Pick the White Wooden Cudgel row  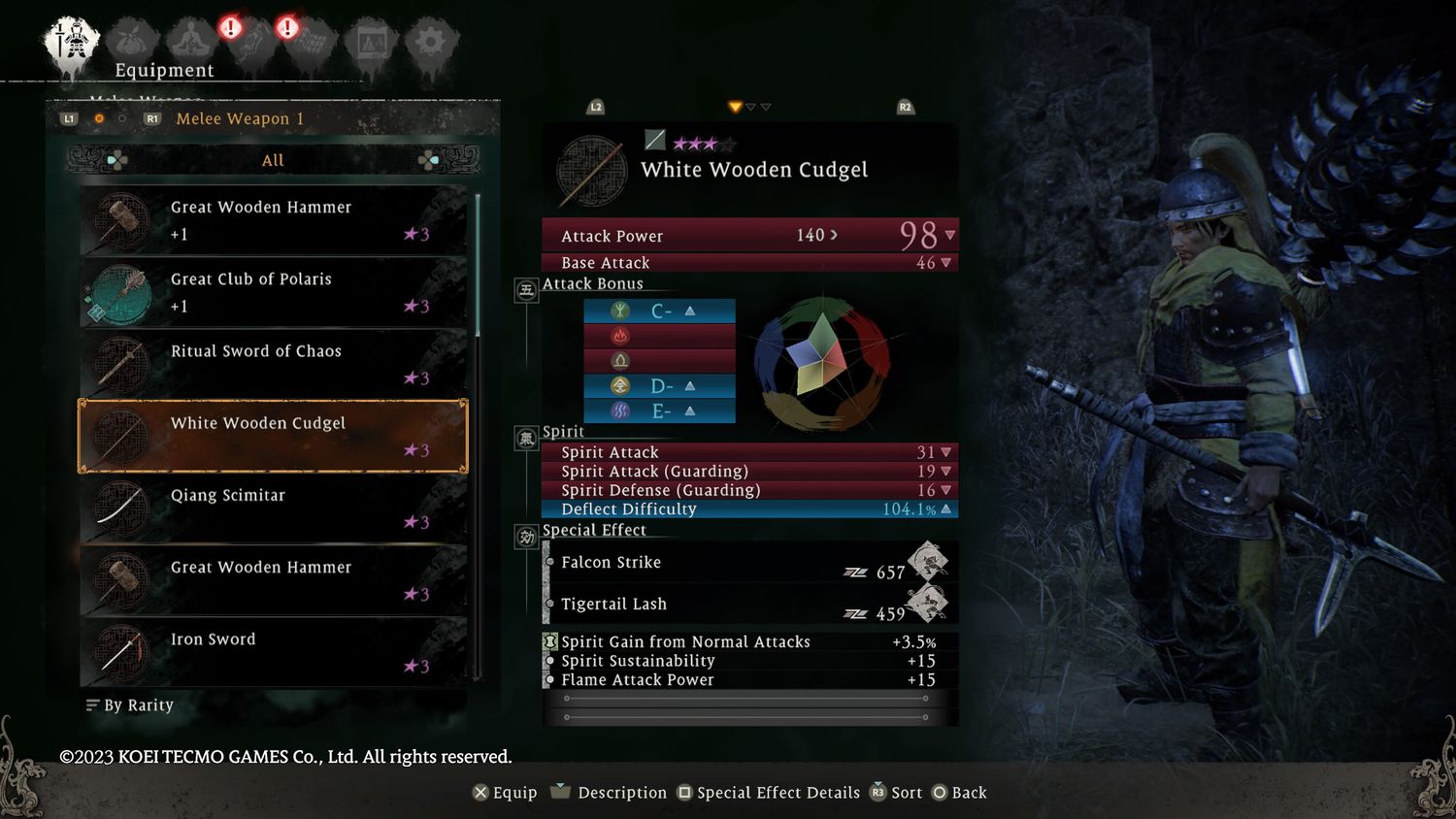(x=273, y=436)
